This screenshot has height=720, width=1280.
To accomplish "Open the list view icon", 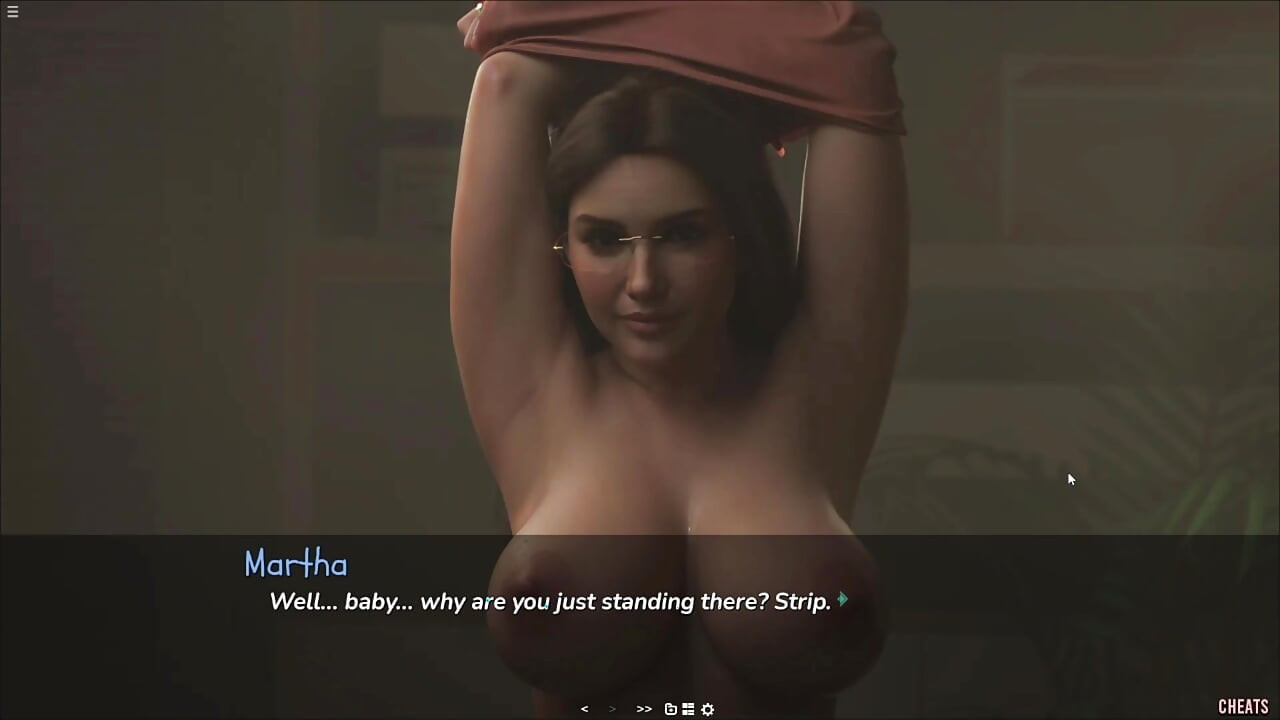I will click(688, 709).
